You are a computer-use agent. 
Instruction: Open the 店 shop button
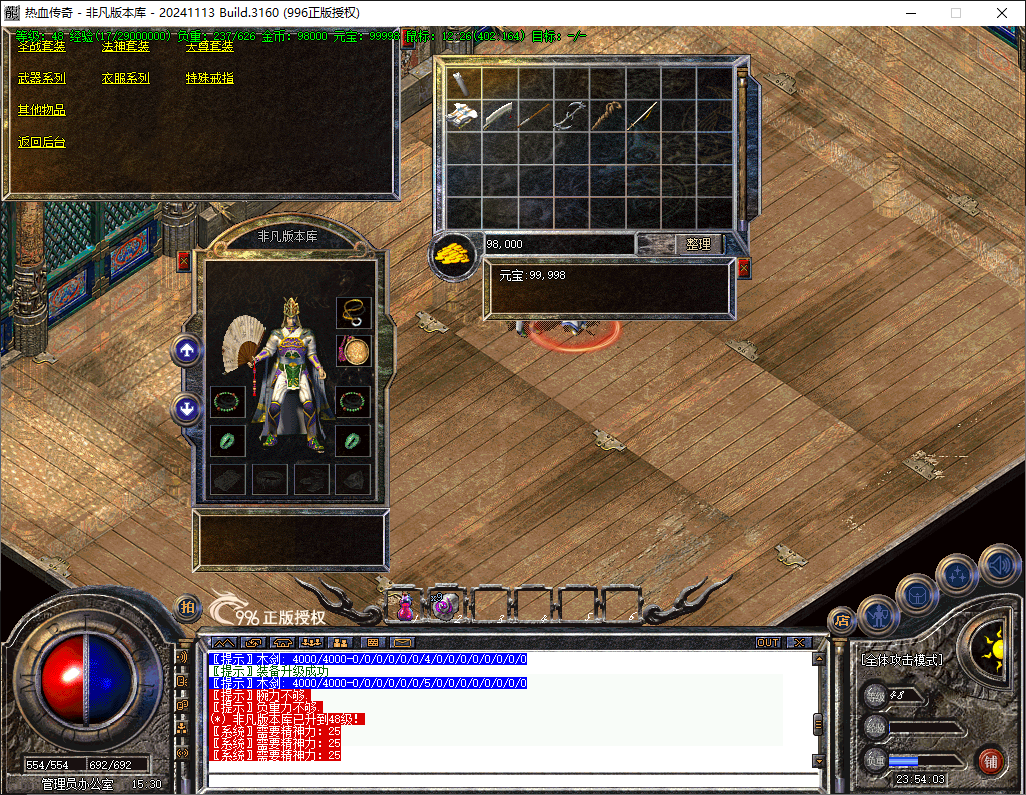[x=841, y=620]
